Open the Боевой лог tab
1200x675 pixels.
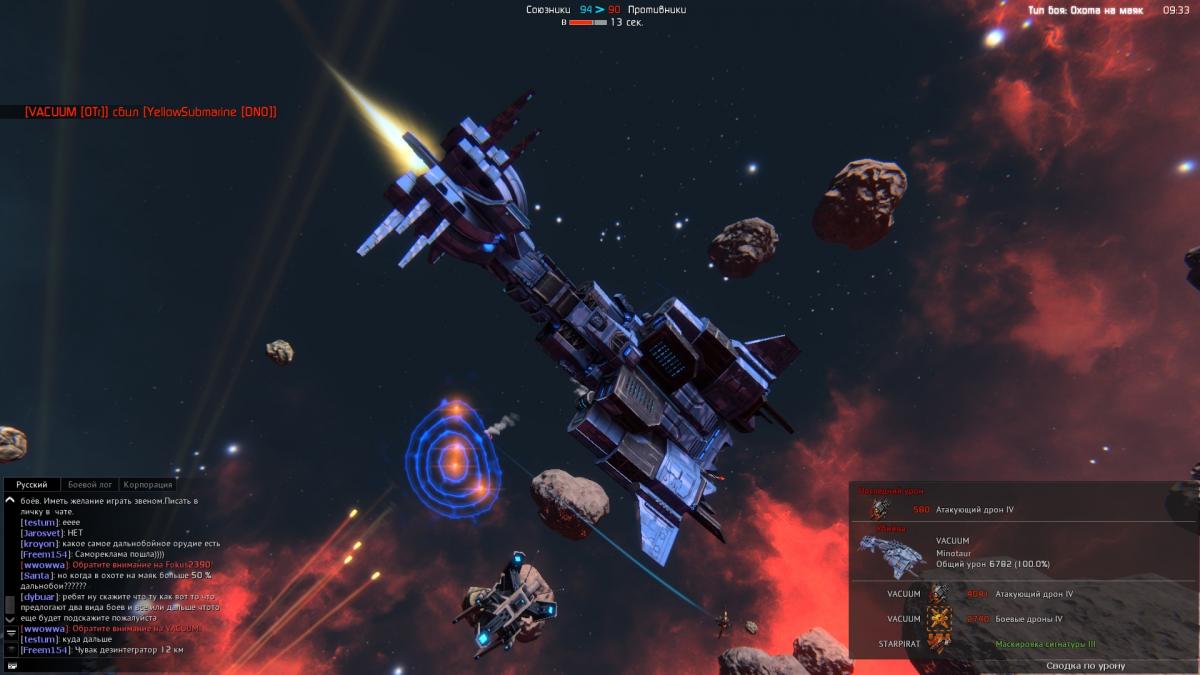90,484
